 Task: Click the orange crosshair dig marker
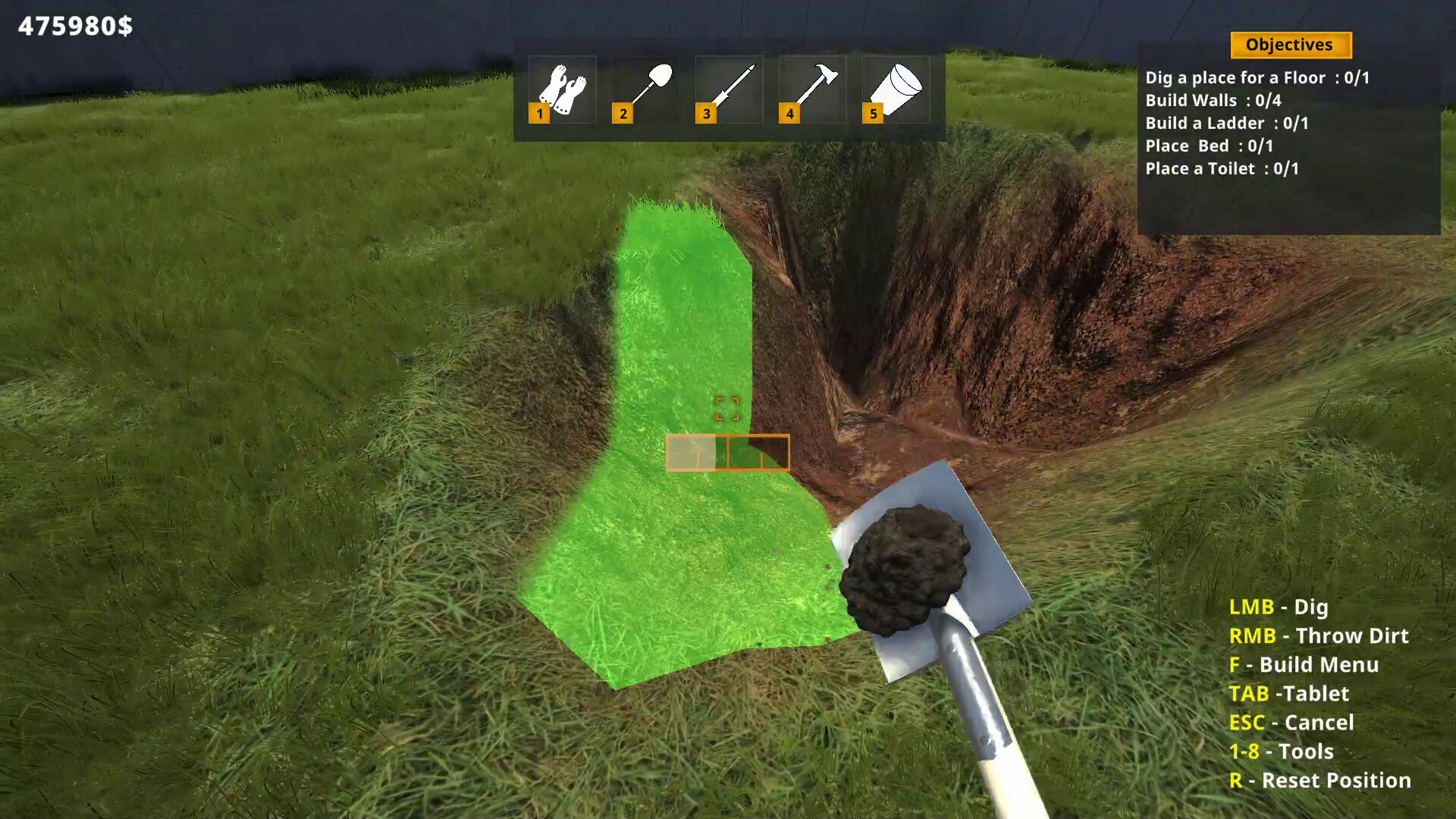(729, 408)
